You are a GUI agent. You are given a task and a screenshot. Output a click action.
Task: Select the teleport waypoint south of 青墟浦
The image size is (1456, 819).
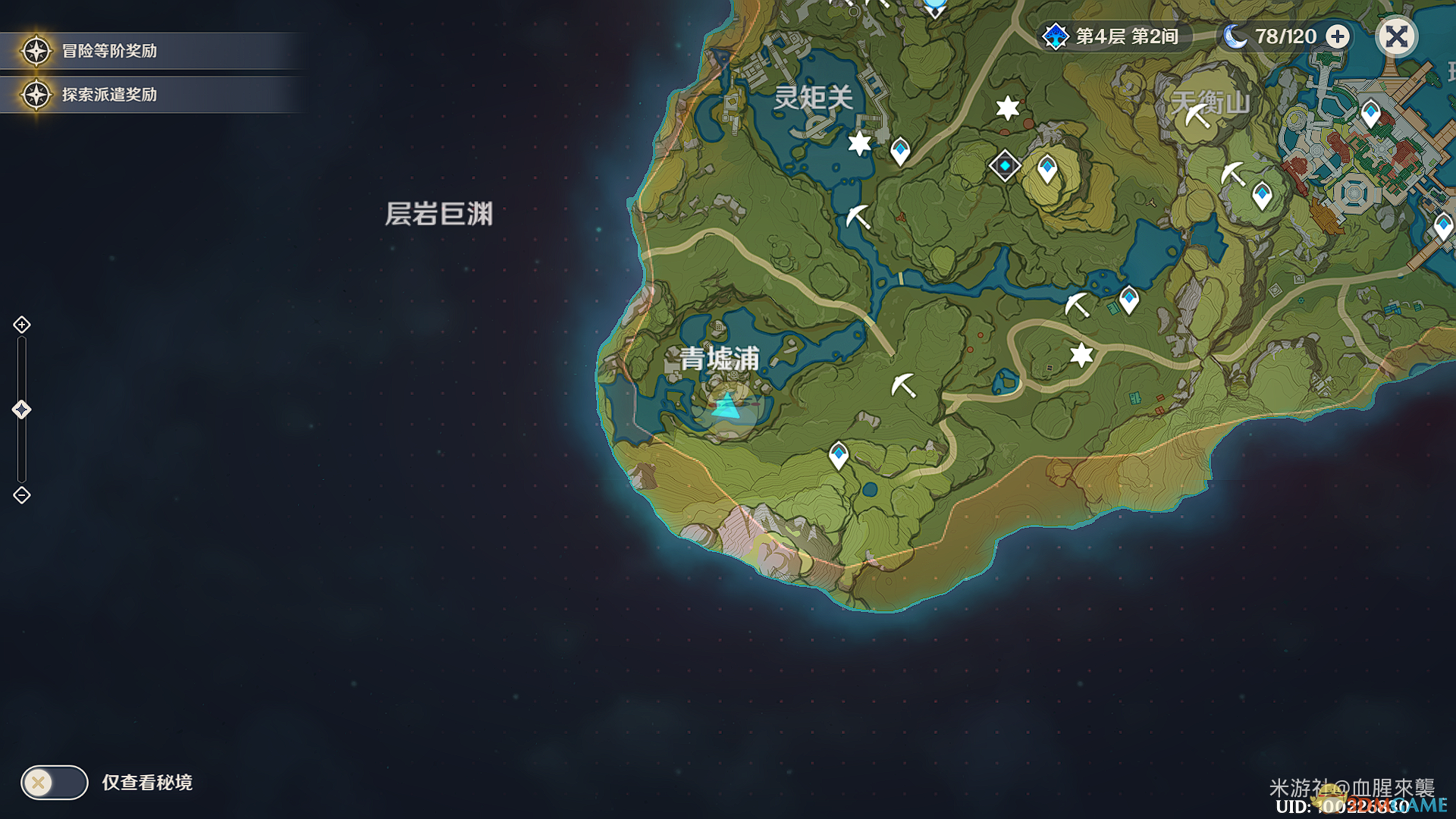(x=838, y=455)
